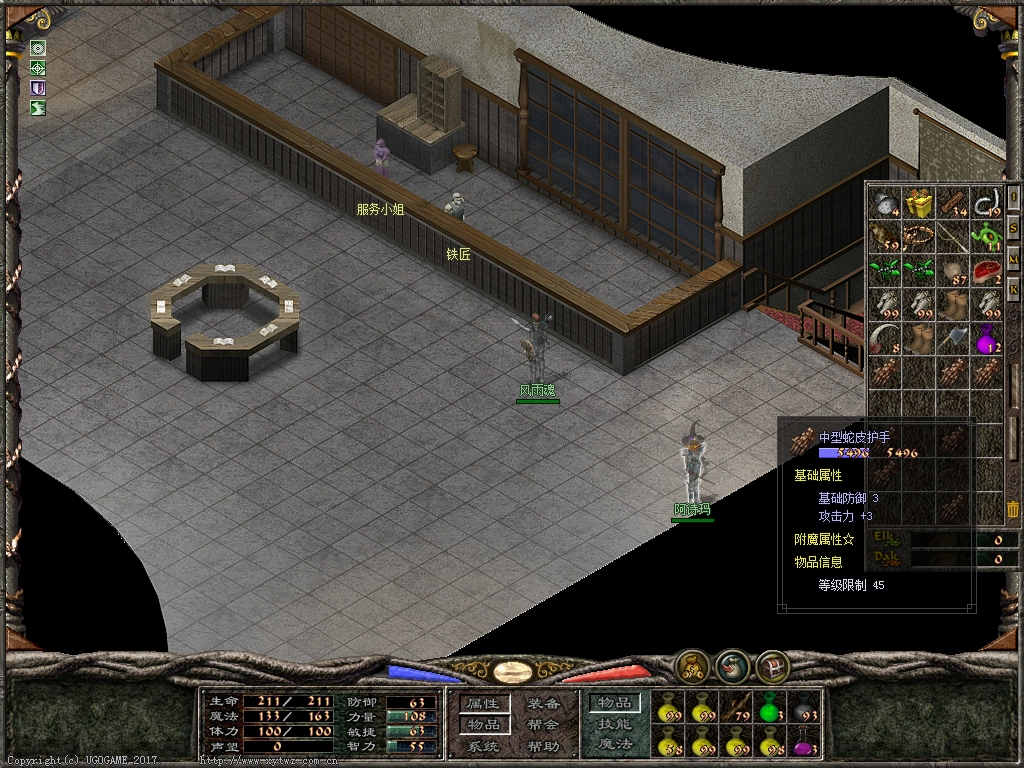1024x768 pixels.
Task: Click the purple shield status icon
Action: click(x=38, y=88)
